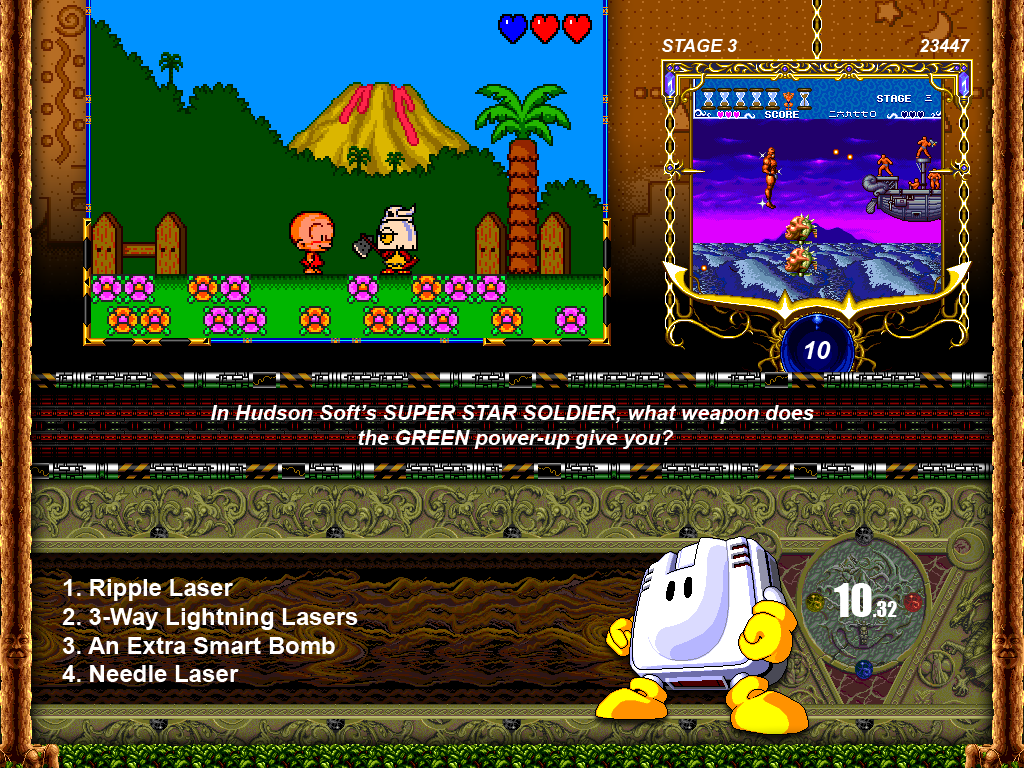
Task: Pick the An Extra Smart Bomb answer
Action: pyautogui.click(x=199, y=646)
